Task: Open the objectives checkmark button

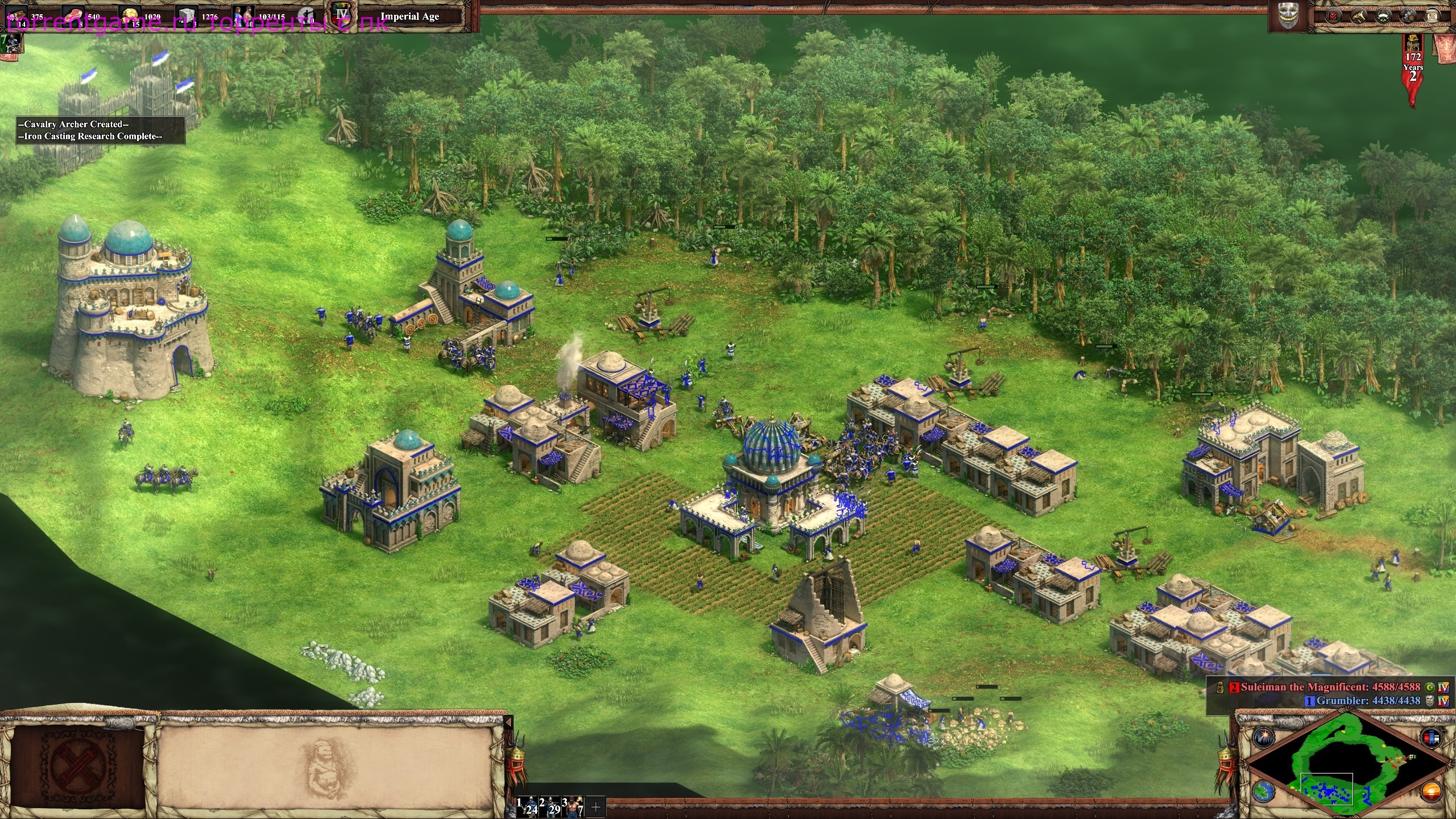Action: (1333, 16)
